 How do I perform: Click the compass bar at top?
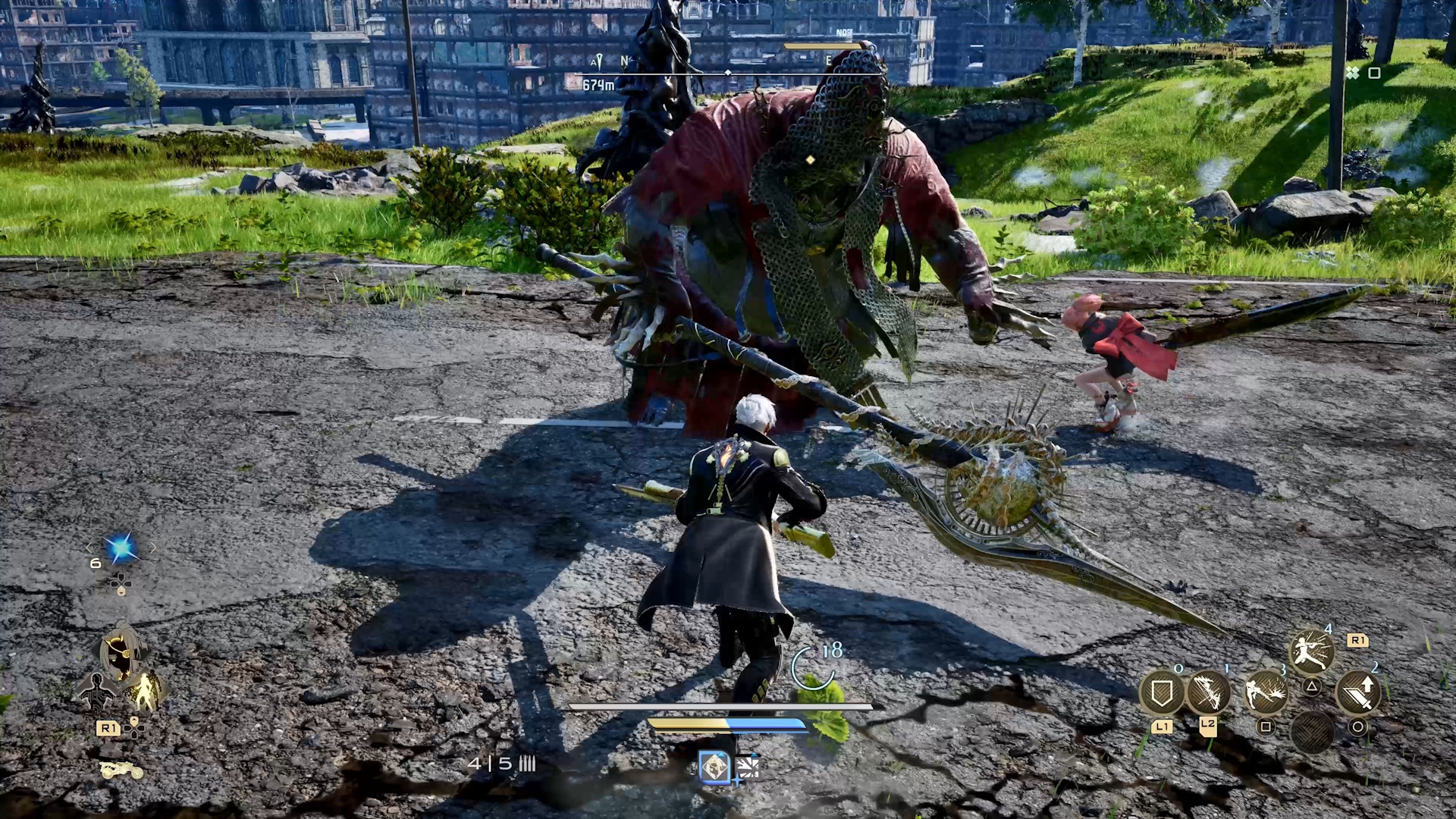coord(728,73)
